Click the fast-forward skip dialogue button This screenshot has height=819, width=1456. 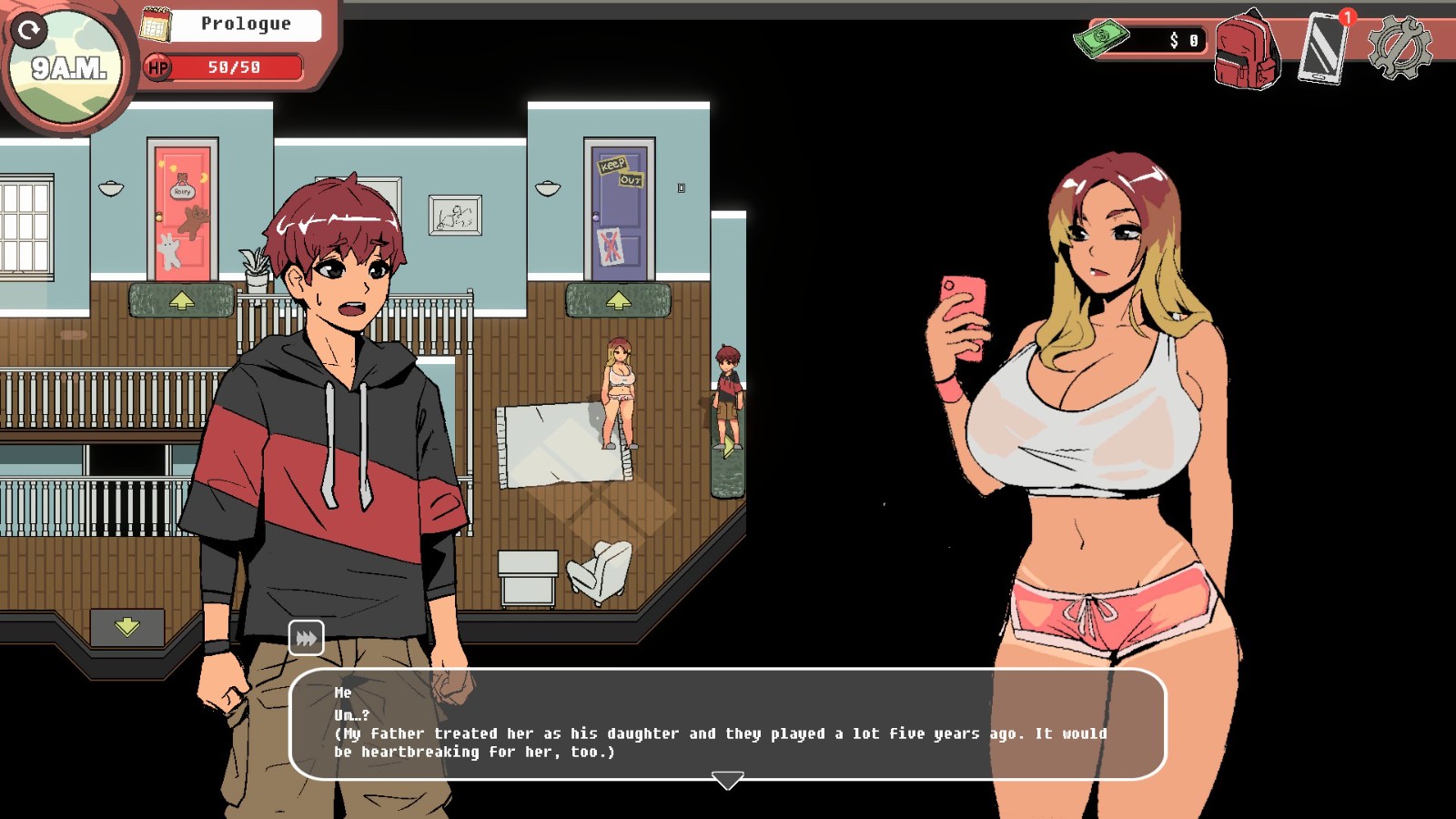tap(306, 638)
